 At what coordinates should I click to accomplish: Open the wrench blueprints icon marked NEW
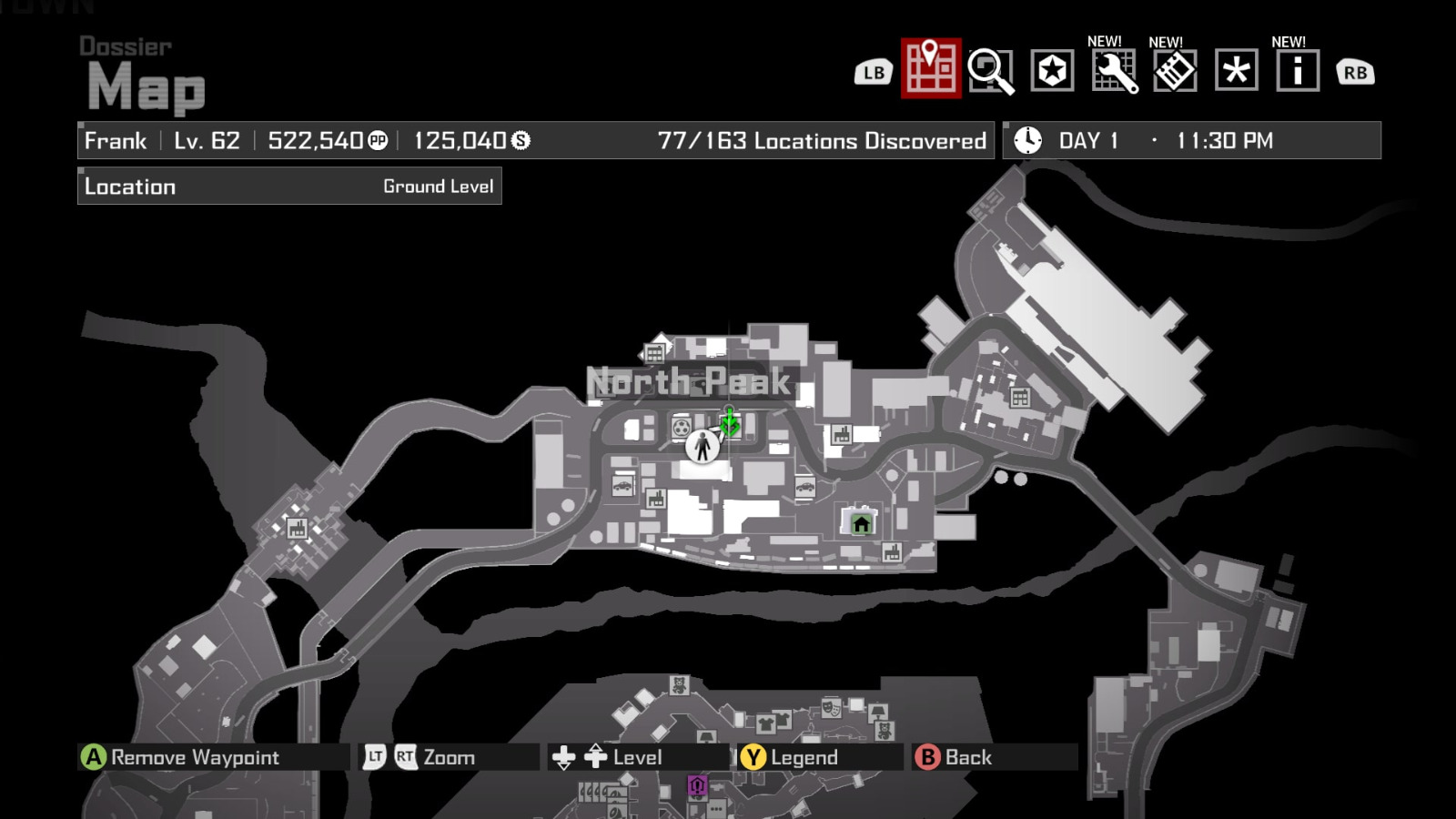pos(1115,70)
